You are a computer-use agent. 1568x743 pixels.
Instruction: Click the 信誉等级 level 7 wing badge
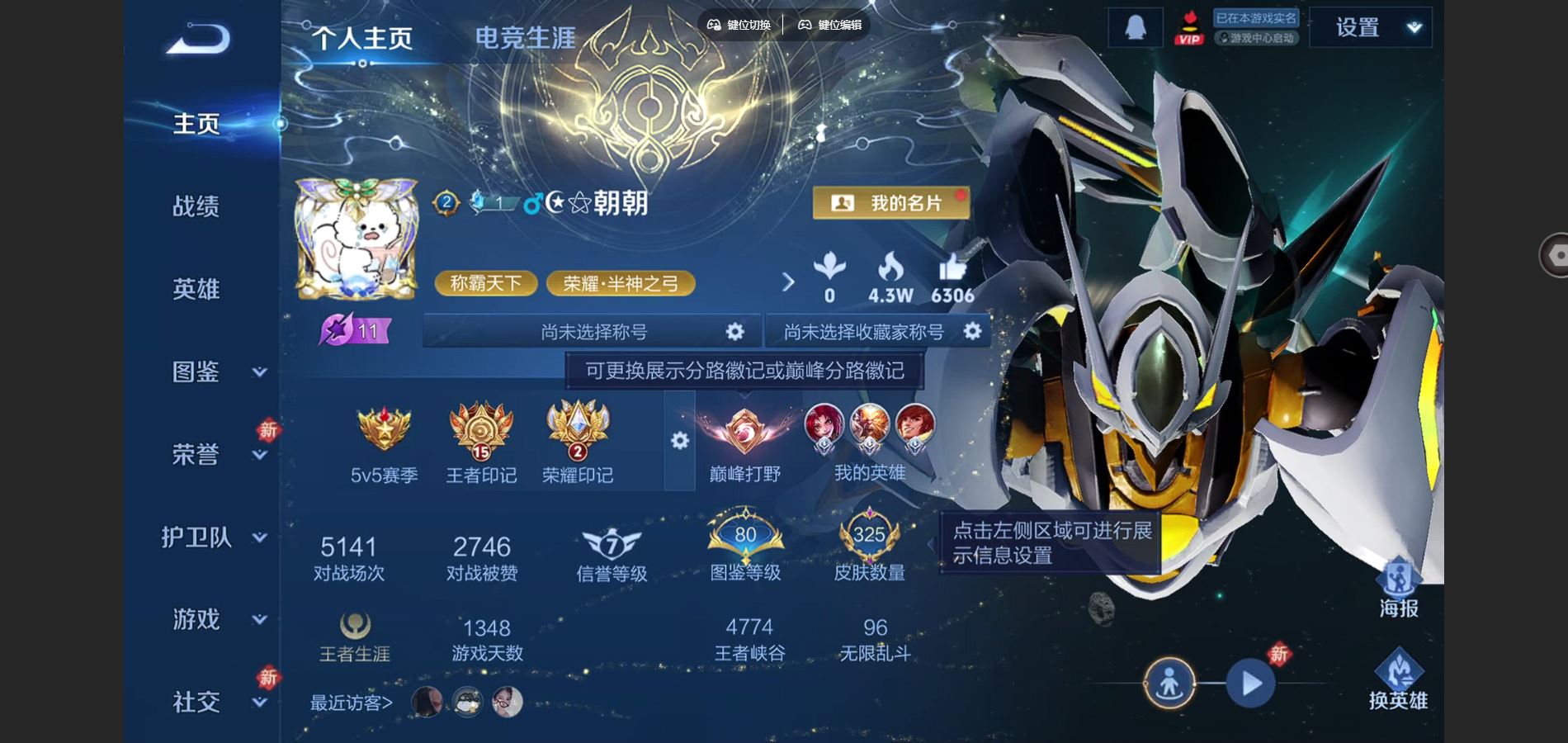[x=611, y=537]
